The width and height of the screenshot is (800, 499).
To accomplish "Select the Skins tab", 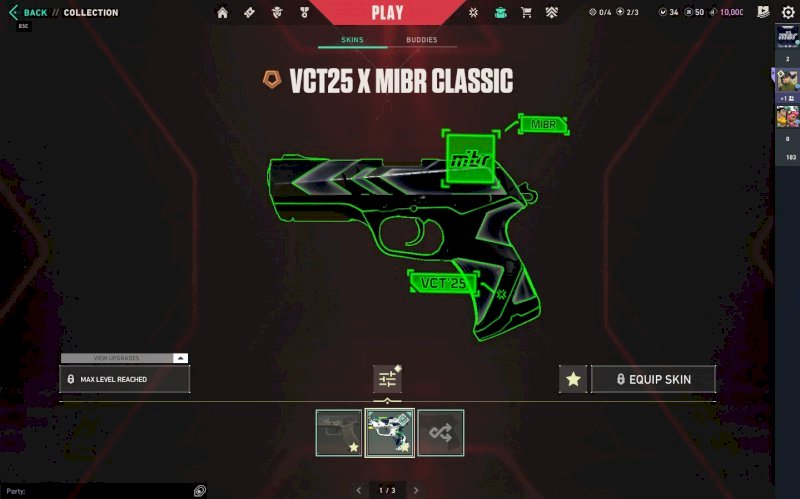I will (351, 41).
